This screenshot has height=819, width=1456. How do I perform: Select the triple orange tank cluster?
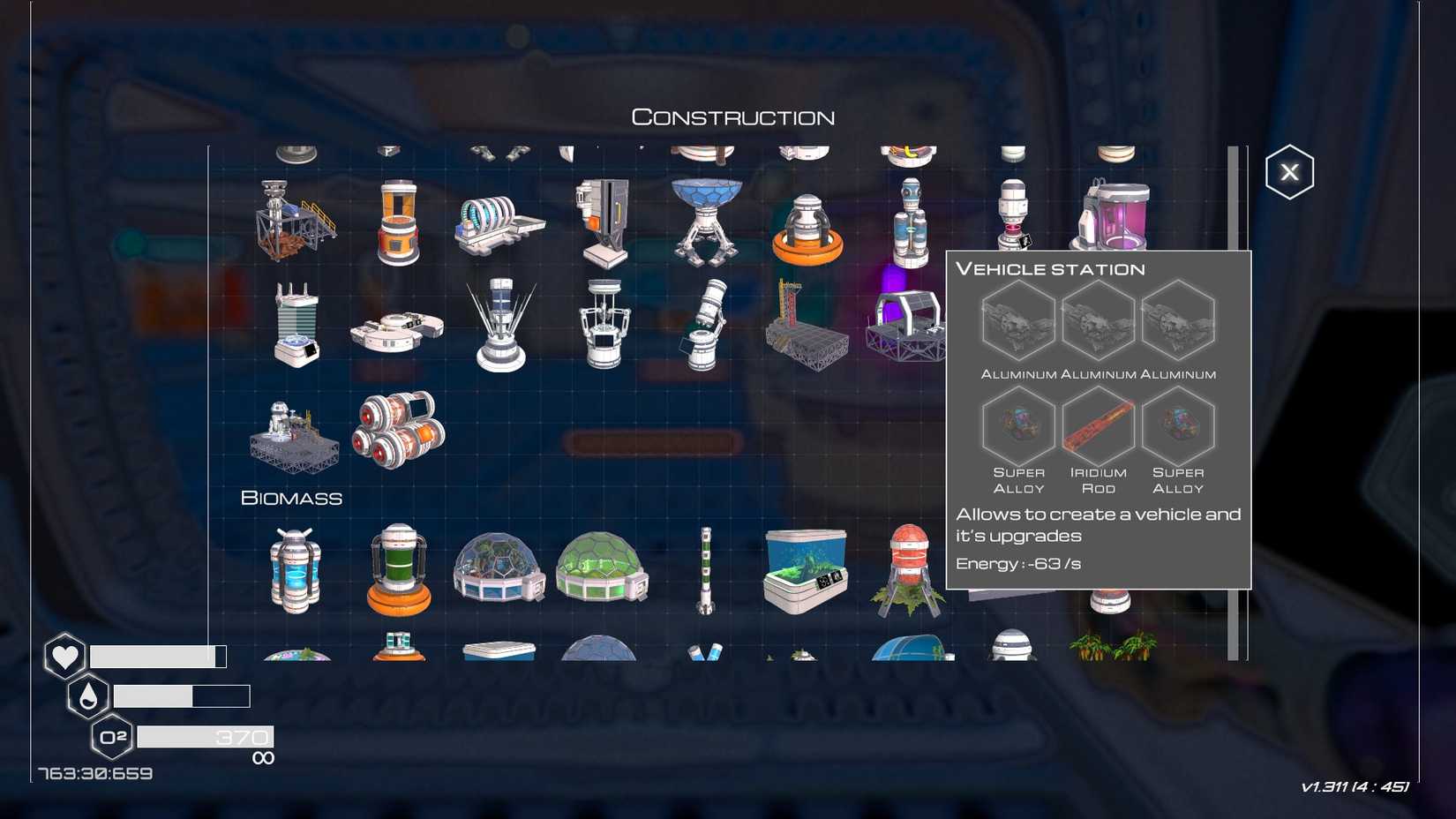[399, 430]
